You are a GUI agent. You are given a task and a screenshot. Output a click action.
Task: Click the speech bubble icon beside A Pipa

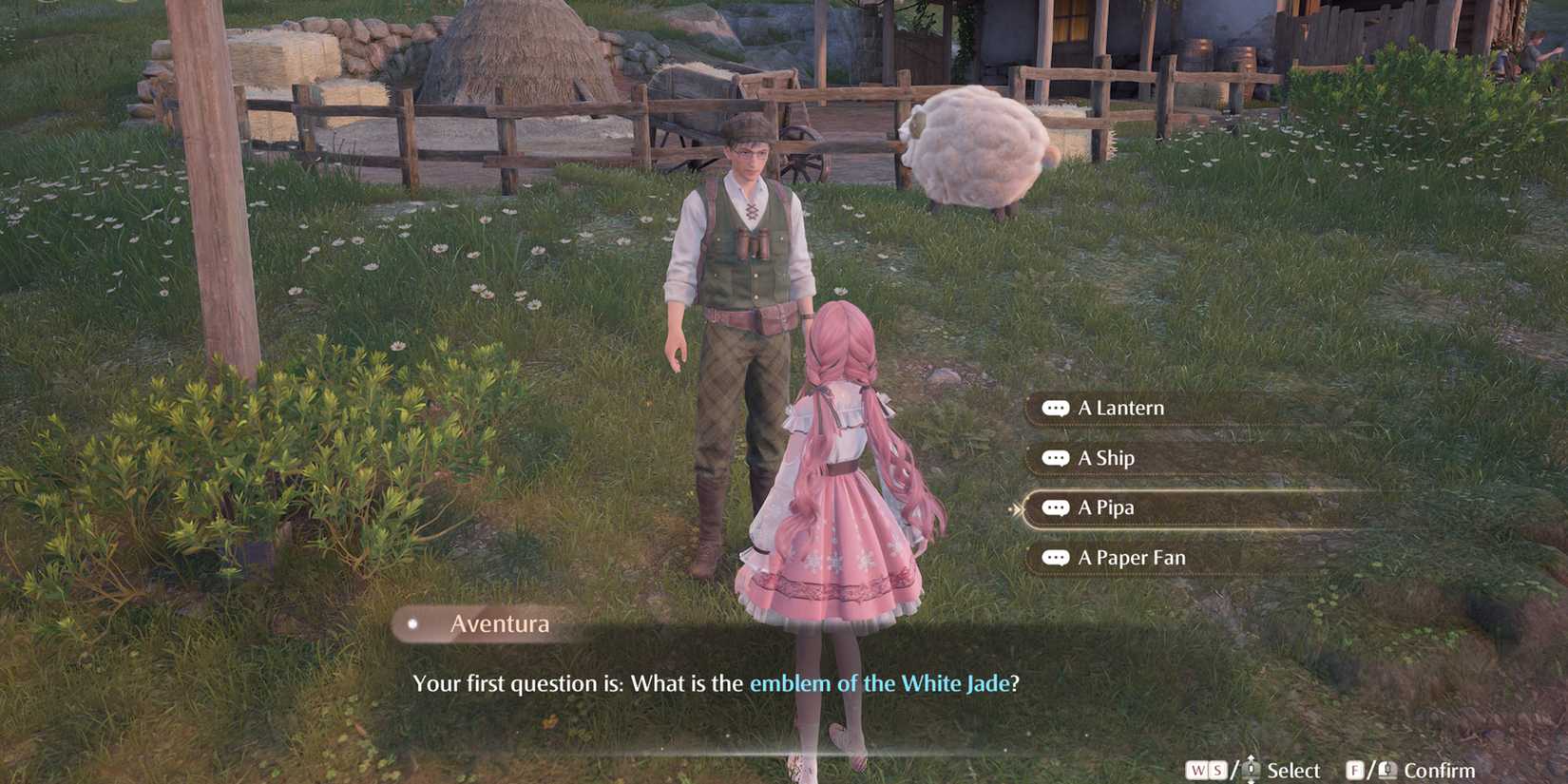[1057, 507]
